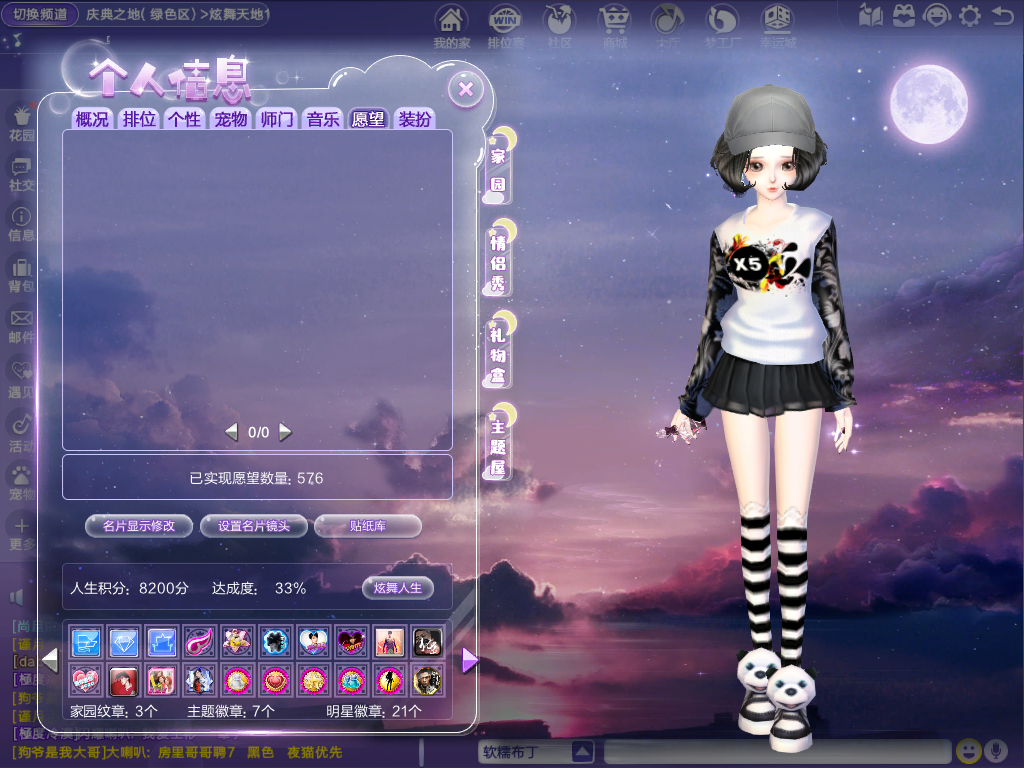Open the 炫舞人生 button
Viewport: 1024px width, 768px height.
click(398, 588)
